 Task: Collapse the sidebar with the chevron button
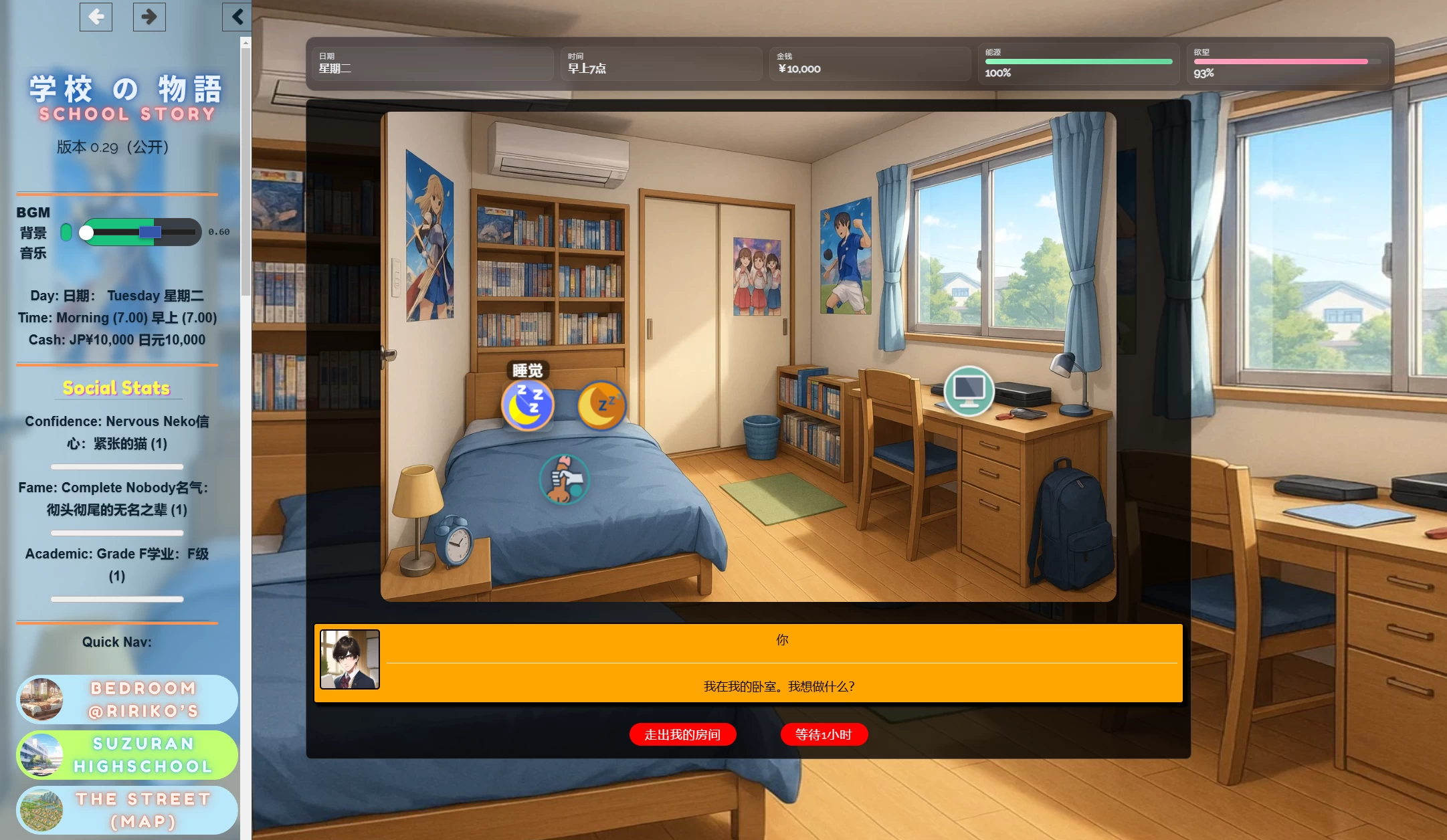[236, 17]
